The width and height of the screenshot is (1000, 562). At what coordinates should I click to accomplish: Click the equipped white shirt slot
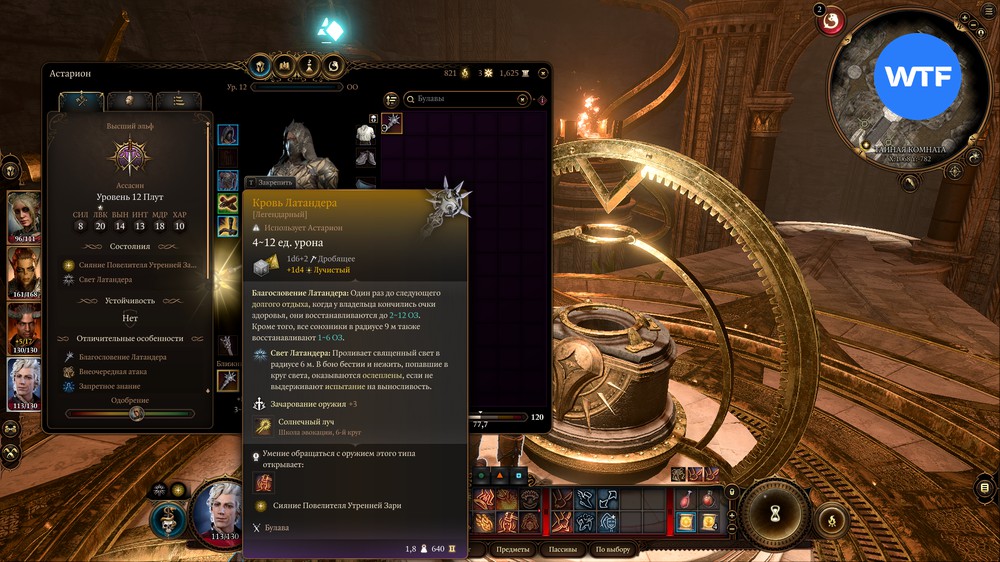pos(366,133)
